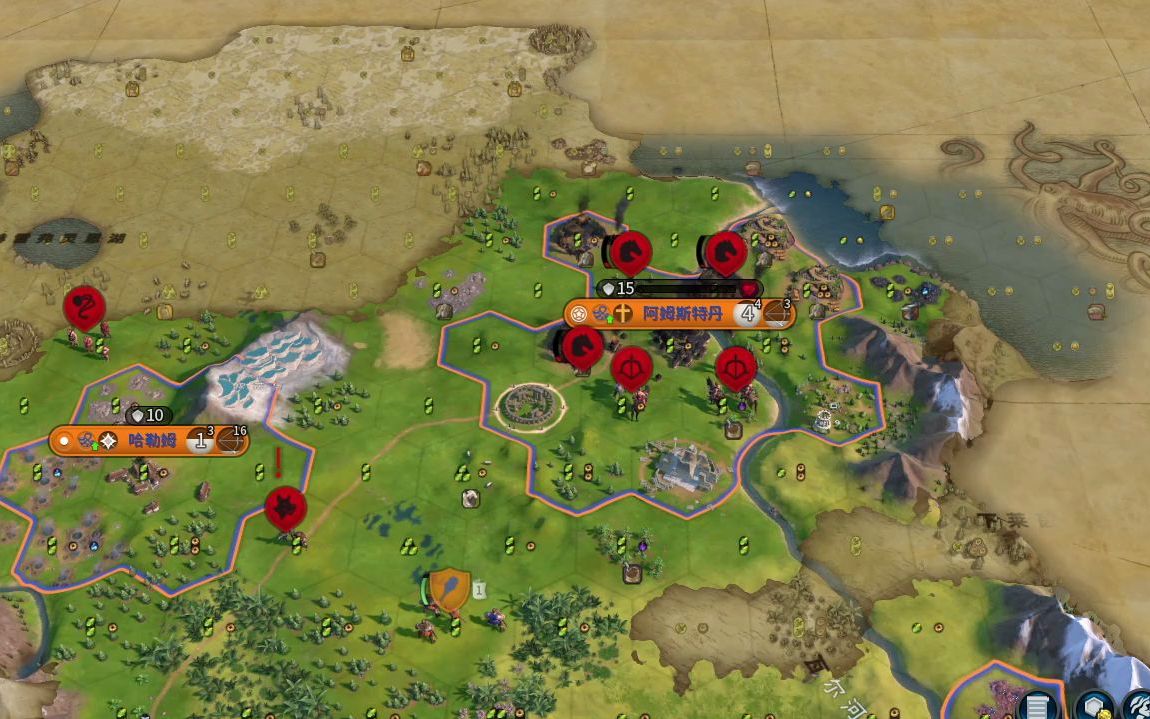This screenshot has height=719, width=1150.
Task: Click the population number 4 on 阿姆斯特丹's banner
Action: pyautogui.click(x=746, y=314)
